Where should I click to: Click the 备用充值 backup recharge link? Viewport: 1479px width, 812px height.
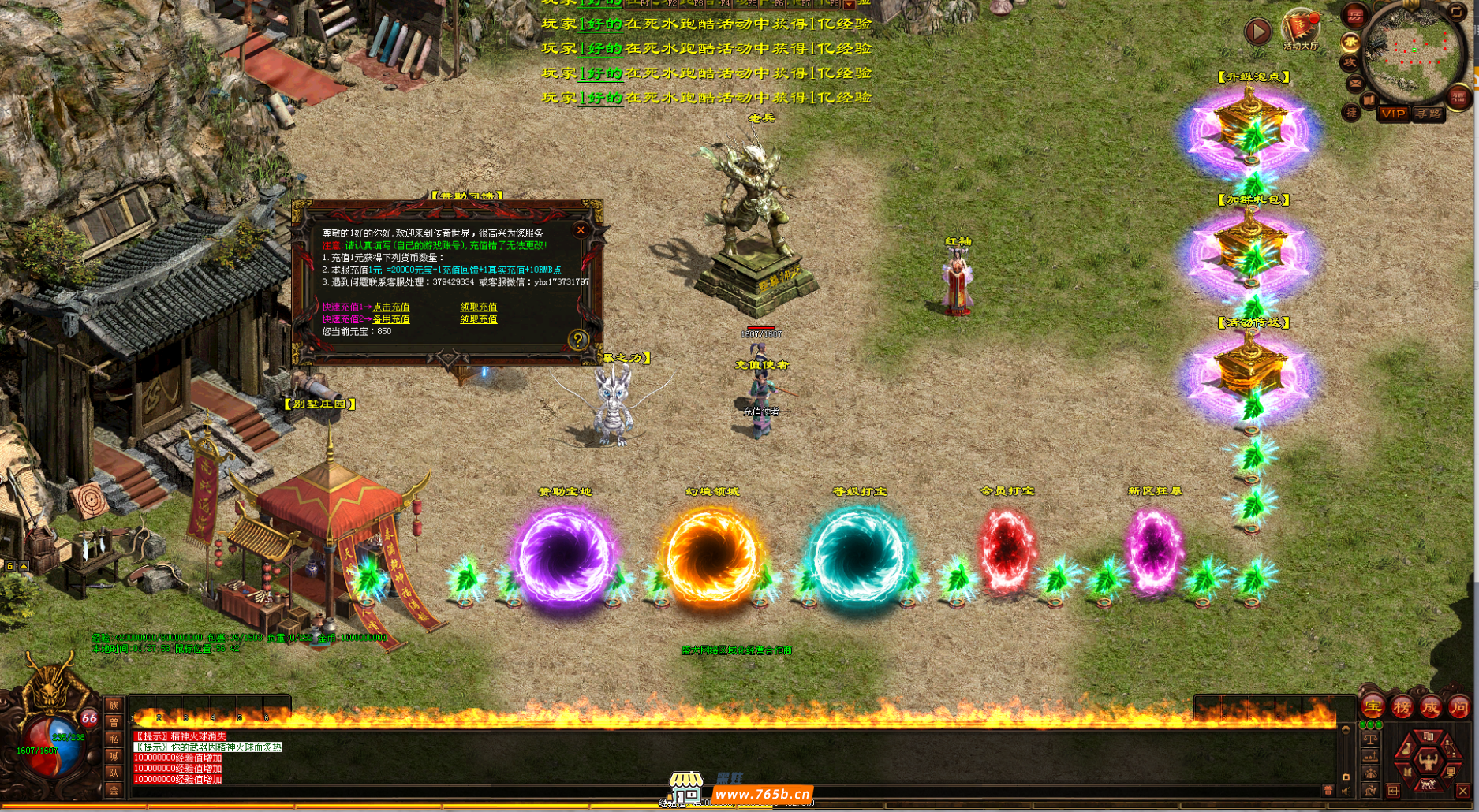click(x=391, y=319)
